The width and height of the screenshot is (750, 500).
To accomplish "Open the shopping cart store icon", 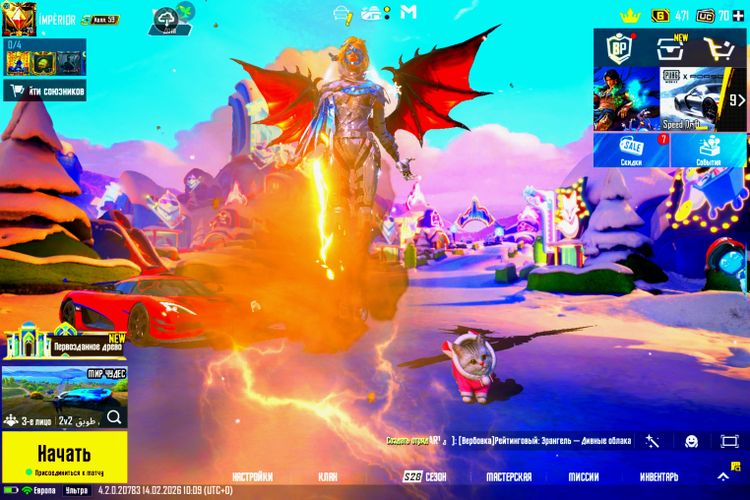I will tap(719, 48).
